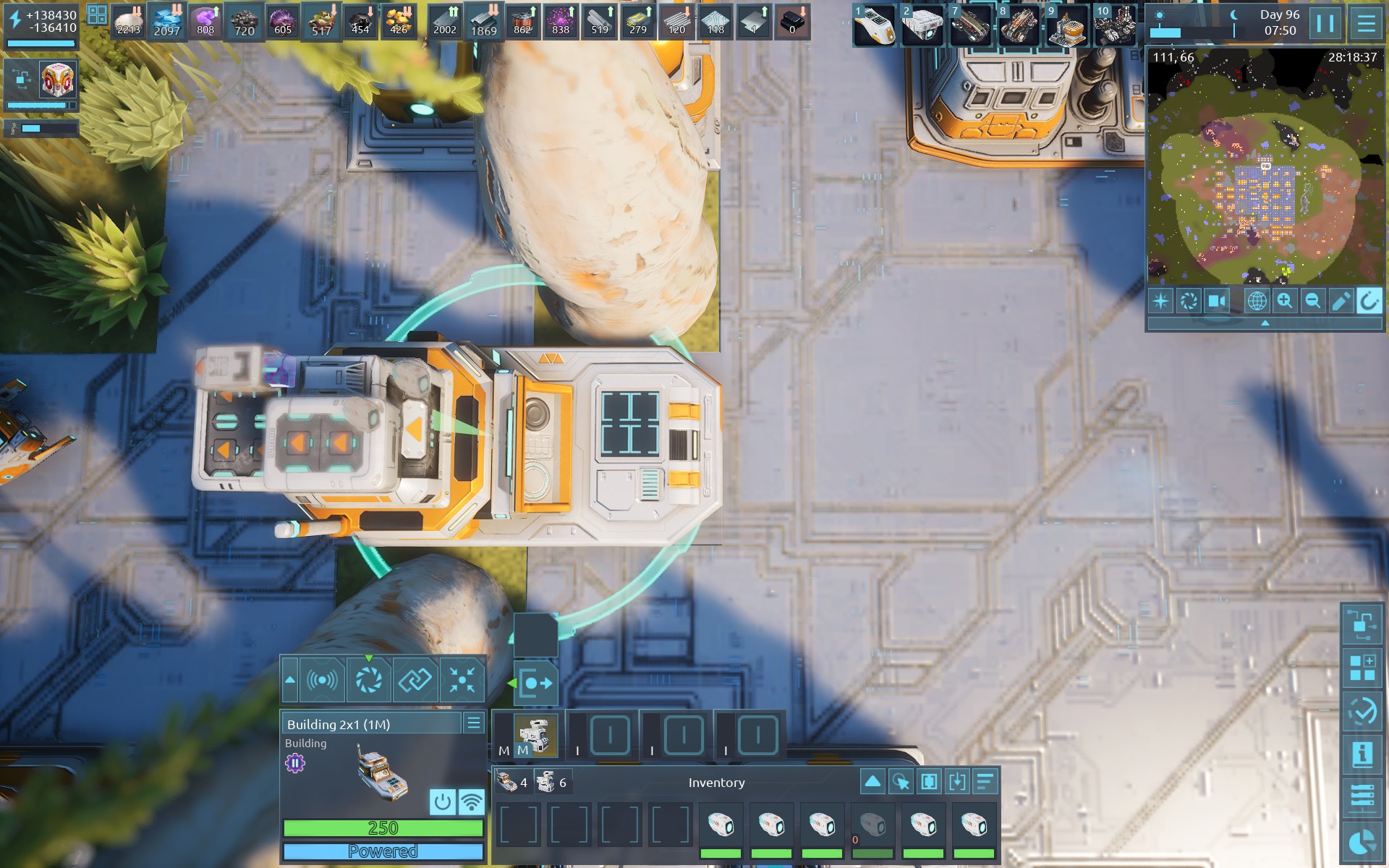
Task: Activate the minimap pencil drawing tool
Action: pyautogui.click(x=1341, y=301)
